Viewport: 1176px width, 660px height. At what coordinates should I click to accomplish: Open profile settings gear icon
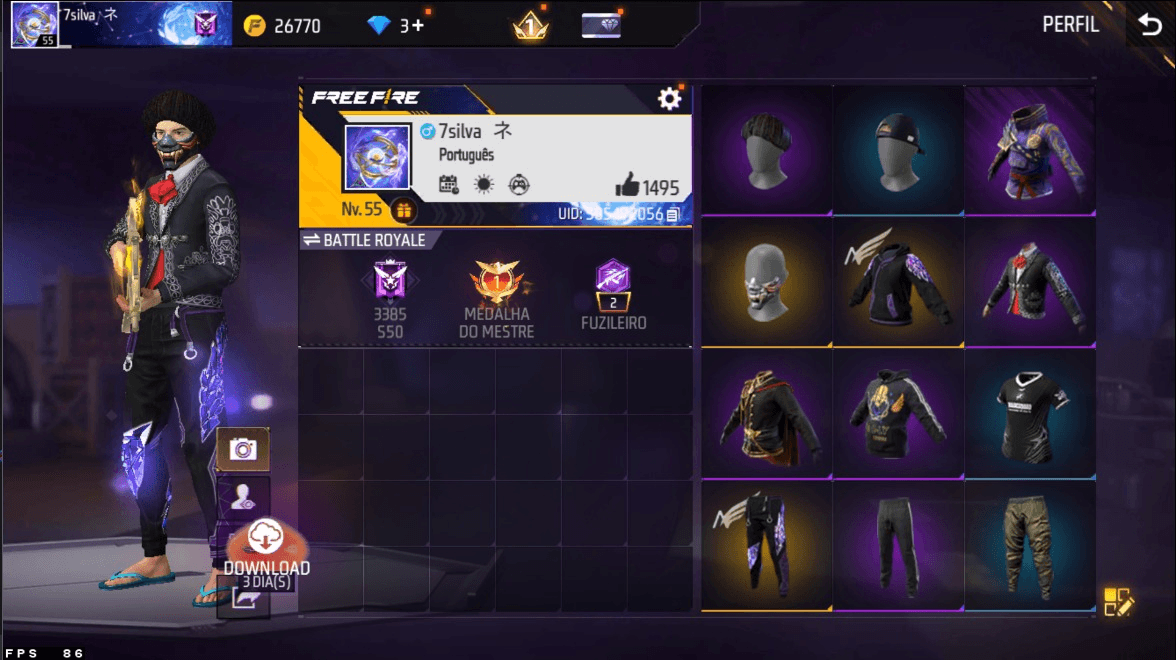click(x=668, y=98)
